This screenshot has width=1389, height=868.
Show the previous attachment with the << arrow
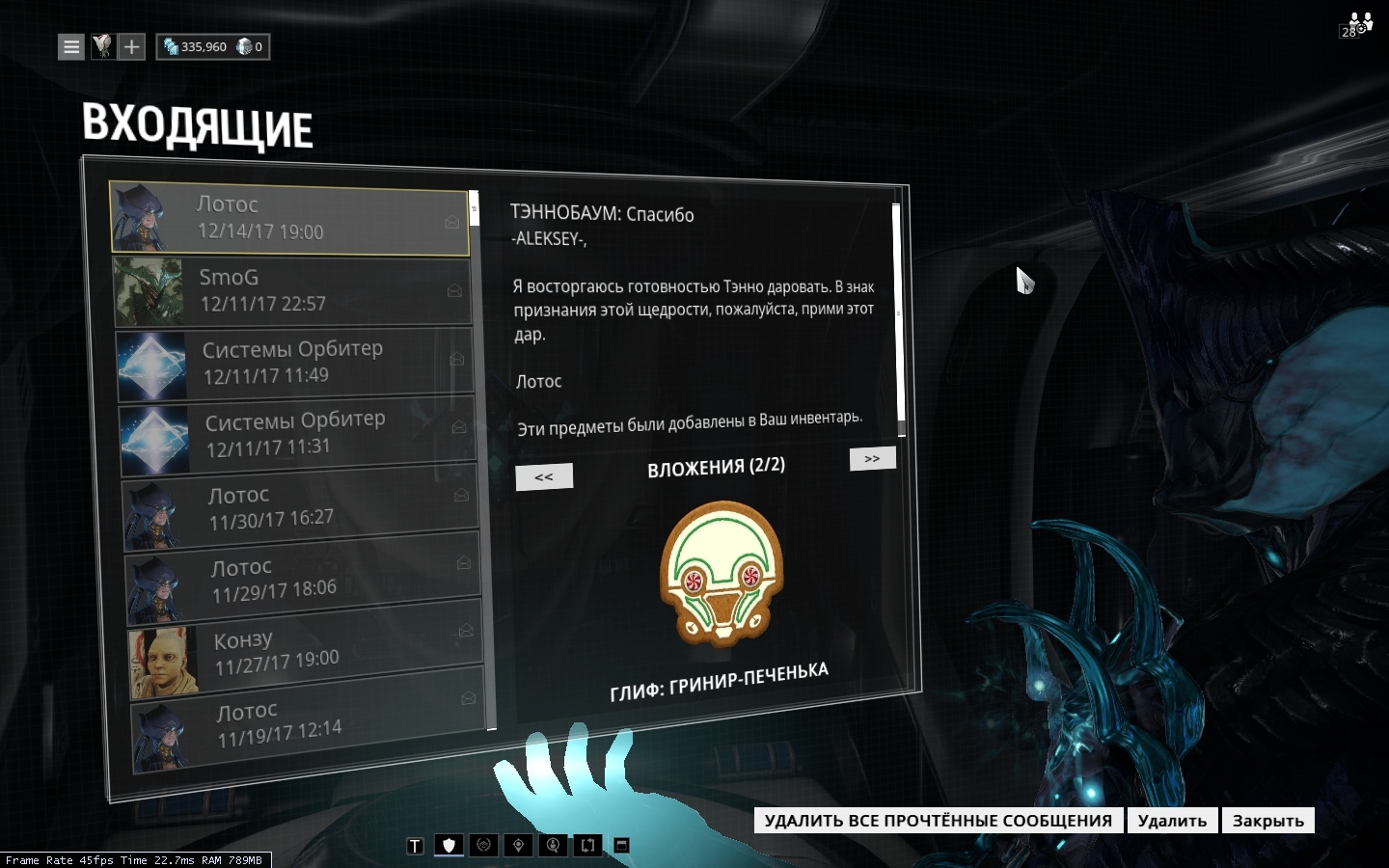click(544, 476)
